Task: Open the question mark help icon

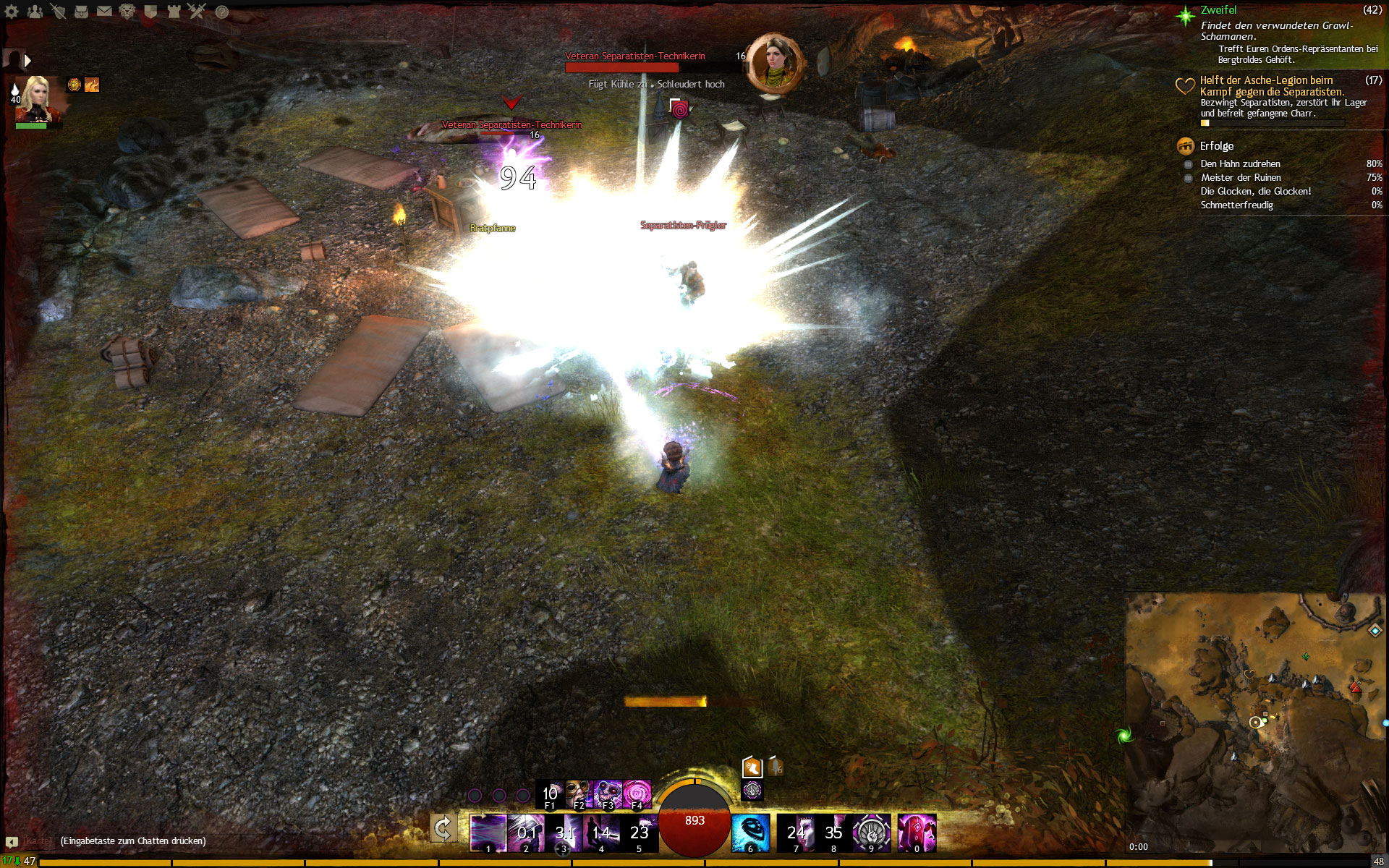Action: [222, 12]
